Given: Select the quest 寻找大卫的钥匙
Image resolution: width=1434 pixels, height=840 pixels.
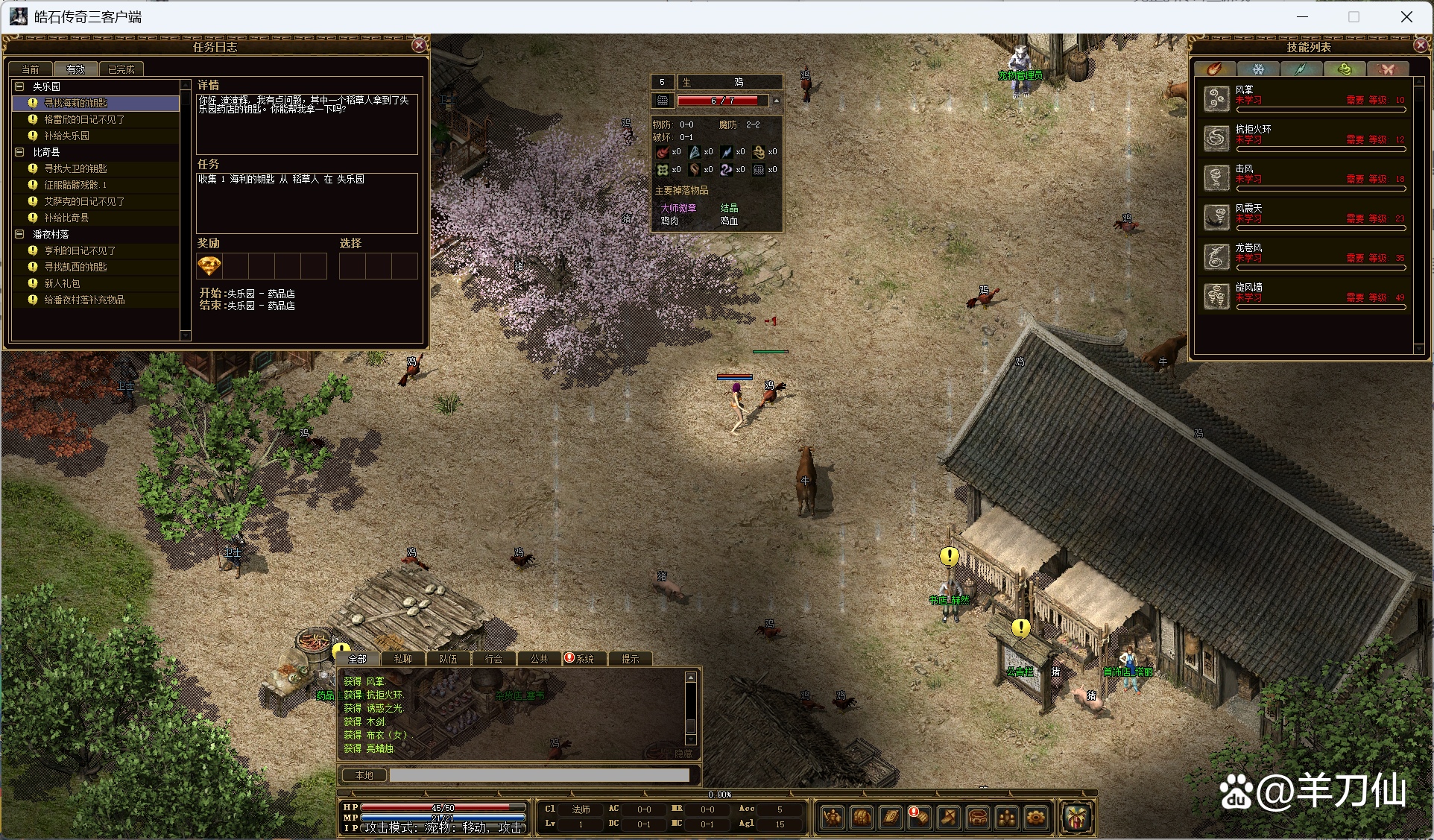Looking at the screenshot, I should point(75,168).
